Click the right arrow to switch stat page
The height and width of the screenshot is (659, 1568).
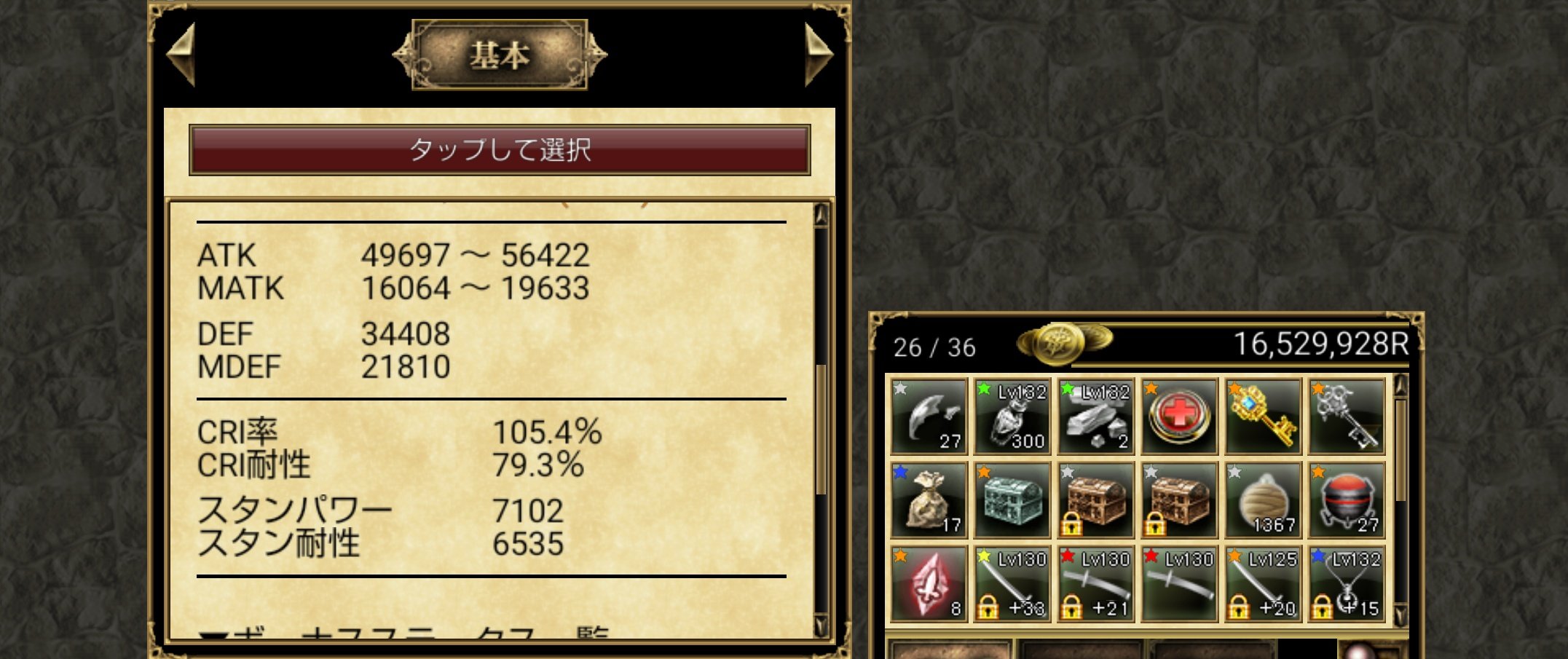pyautogui.click(x=822, y=55)
